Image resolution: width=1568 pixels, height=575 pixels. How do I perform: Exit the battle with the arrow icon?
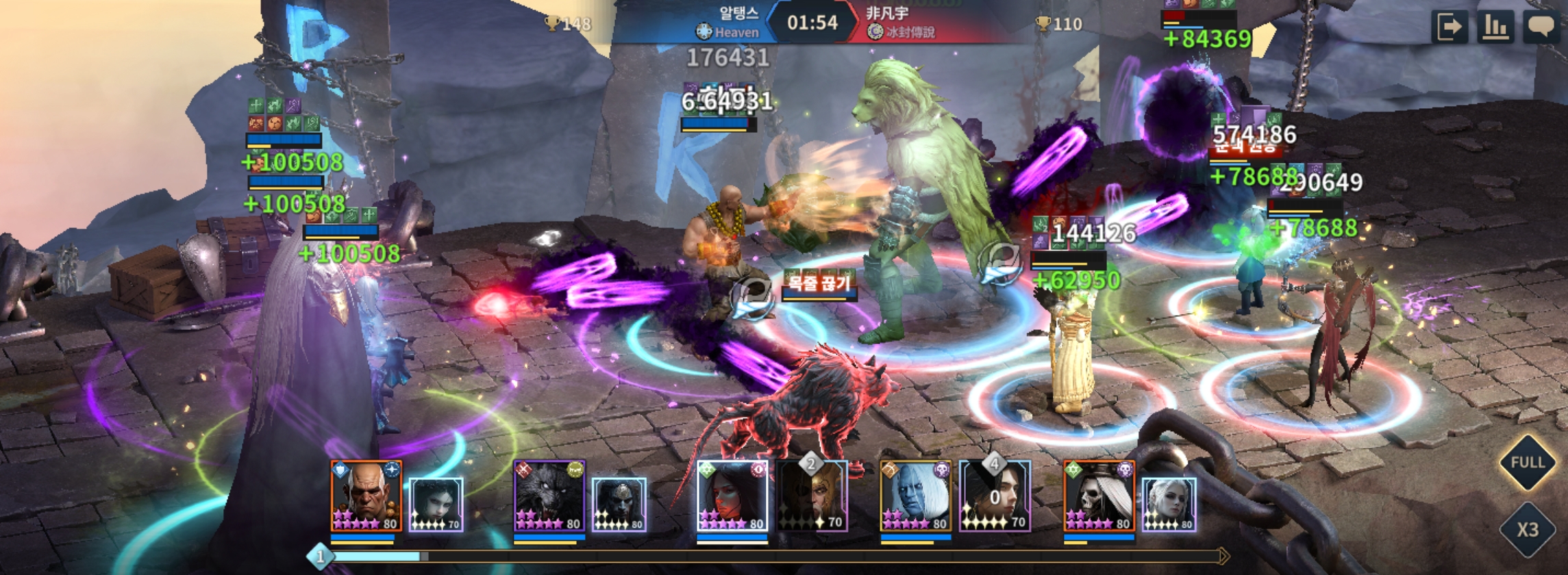point(1449,27)
